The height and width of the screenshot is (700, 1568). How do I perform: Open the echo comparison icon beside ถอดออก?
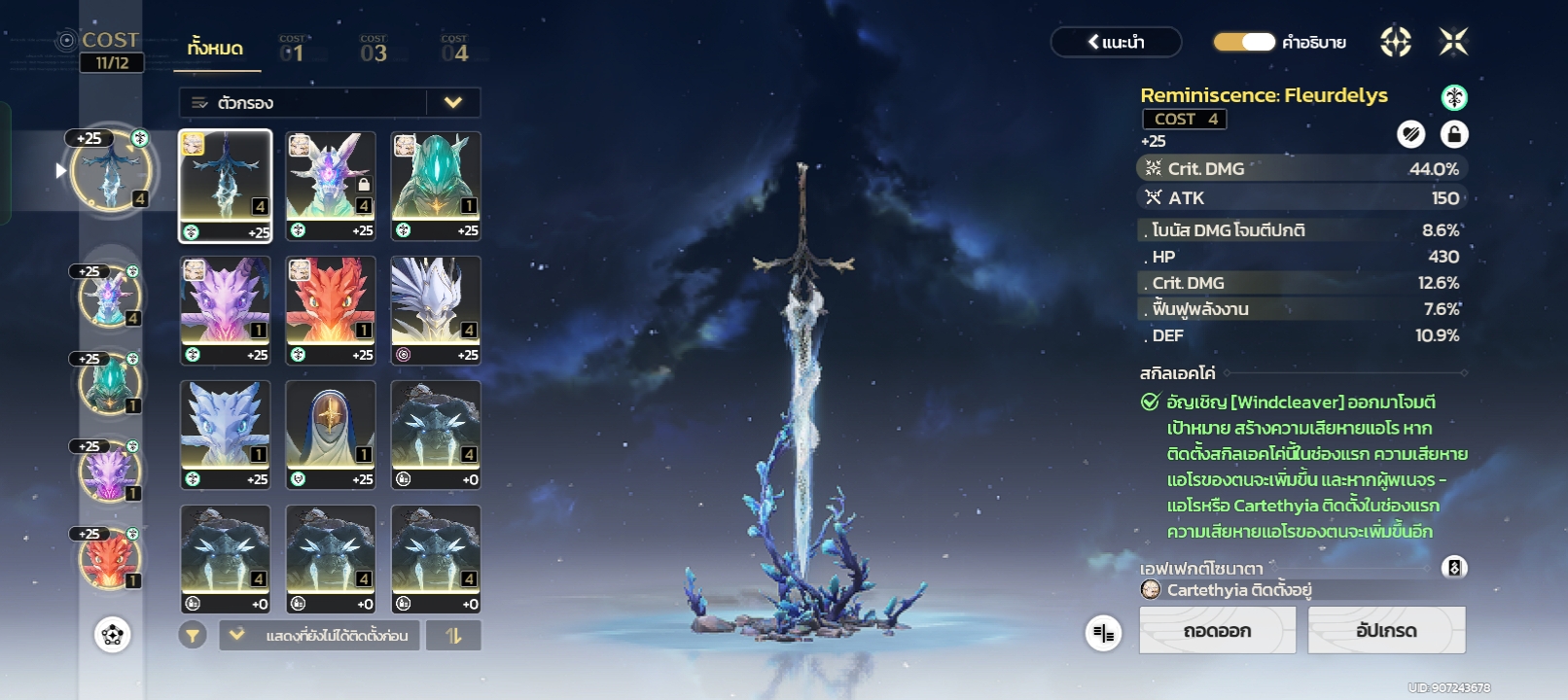click(x=1103, y=634)
